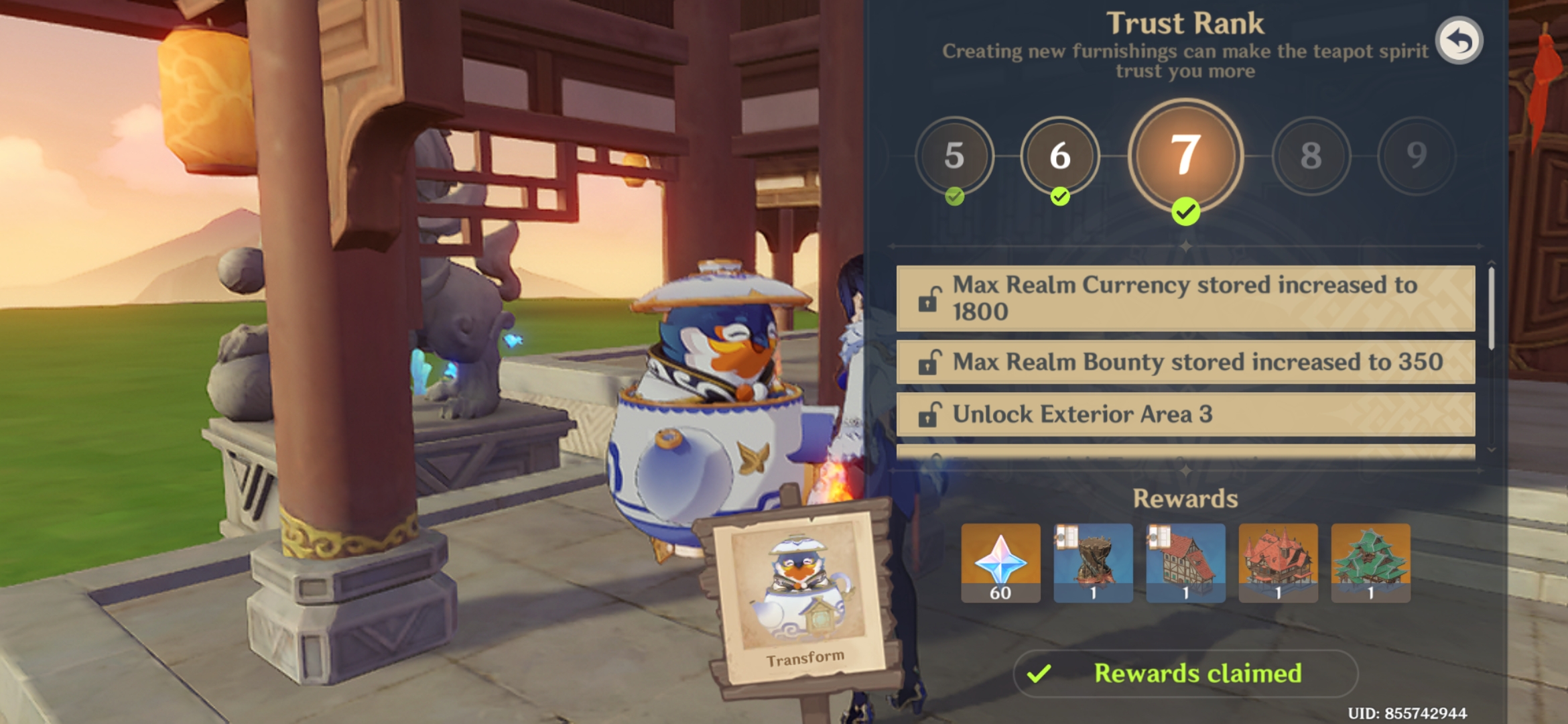Select Trust Rank 6 node
Image resolution: width=1568 pixels, height=724 pixels.
click(x=1059, y=156)
